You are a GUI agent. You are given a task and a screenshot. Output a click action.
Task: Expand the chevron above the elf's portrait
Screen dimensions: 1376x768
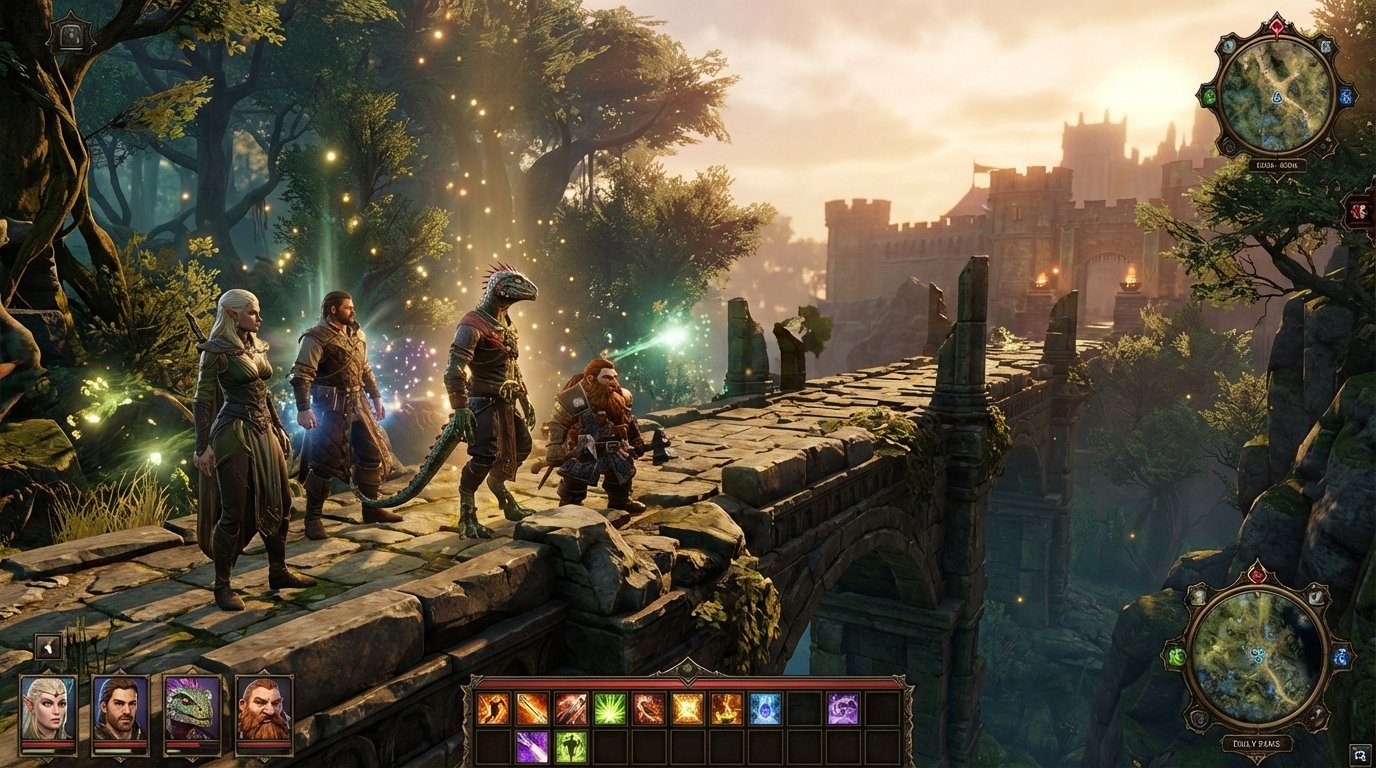tap(49, 669)
